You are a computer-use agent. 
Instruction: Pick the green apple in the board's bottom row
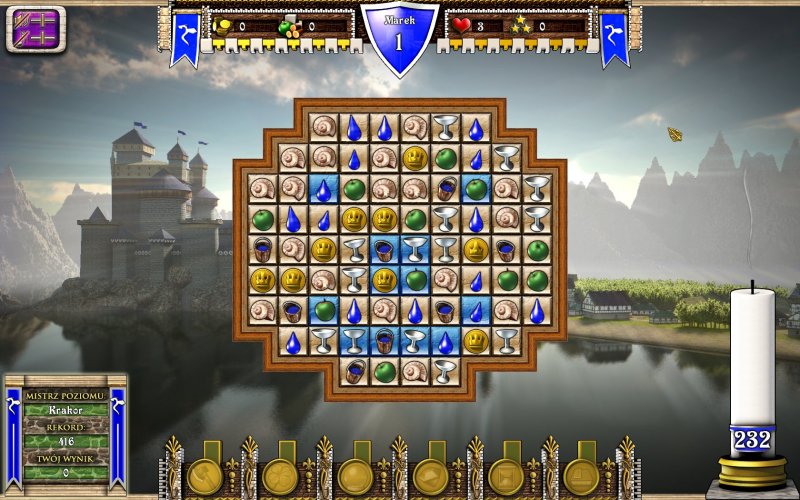[x=385, y=372]
